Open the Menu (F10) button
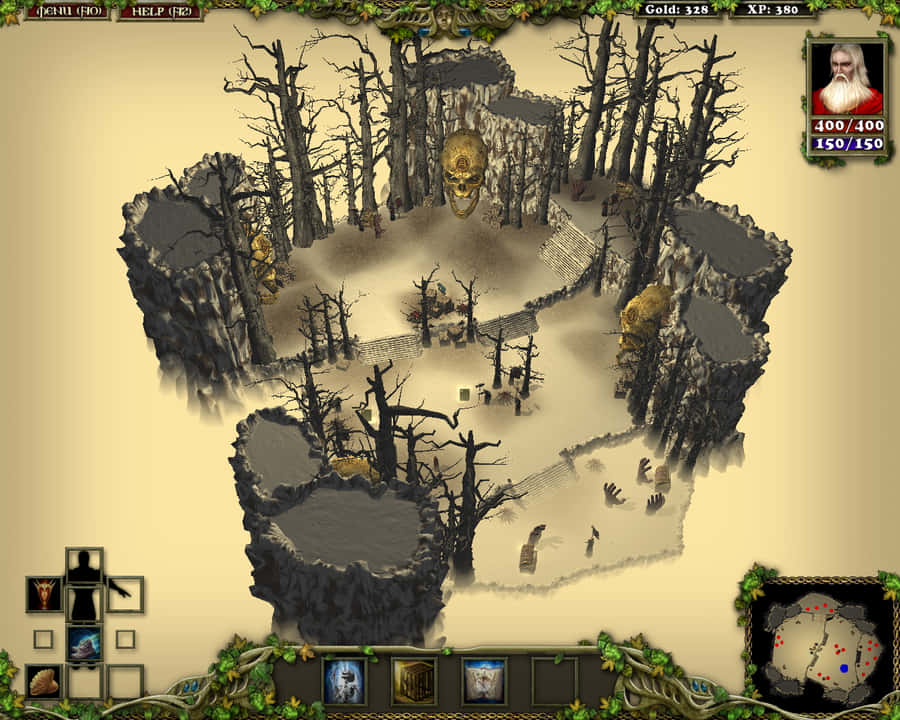This screenshot has height=720, width=900. tap(67, 12)
